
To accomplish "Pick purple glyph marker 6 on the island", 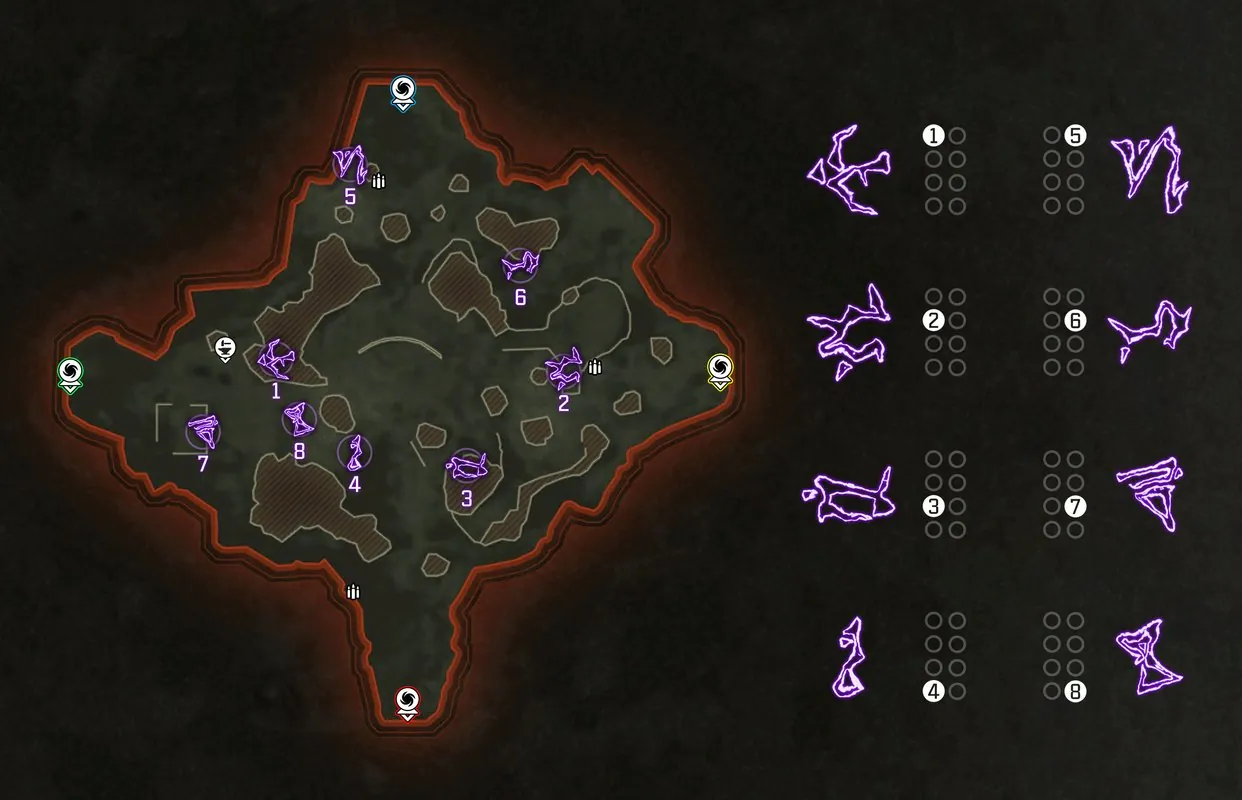I will (519, 265).
